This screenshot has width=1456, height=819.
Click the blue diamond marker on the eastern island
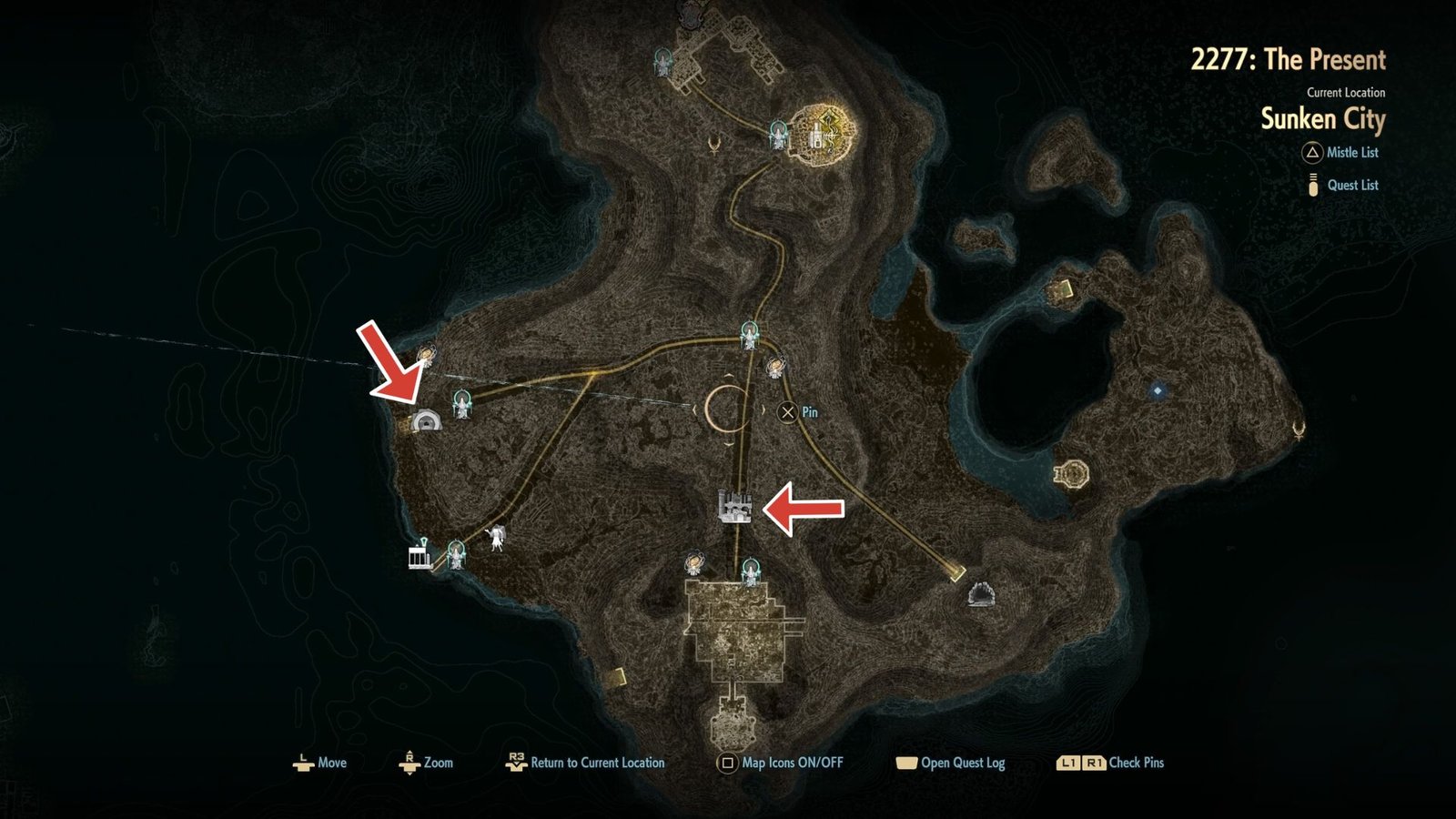[1157, 389]
